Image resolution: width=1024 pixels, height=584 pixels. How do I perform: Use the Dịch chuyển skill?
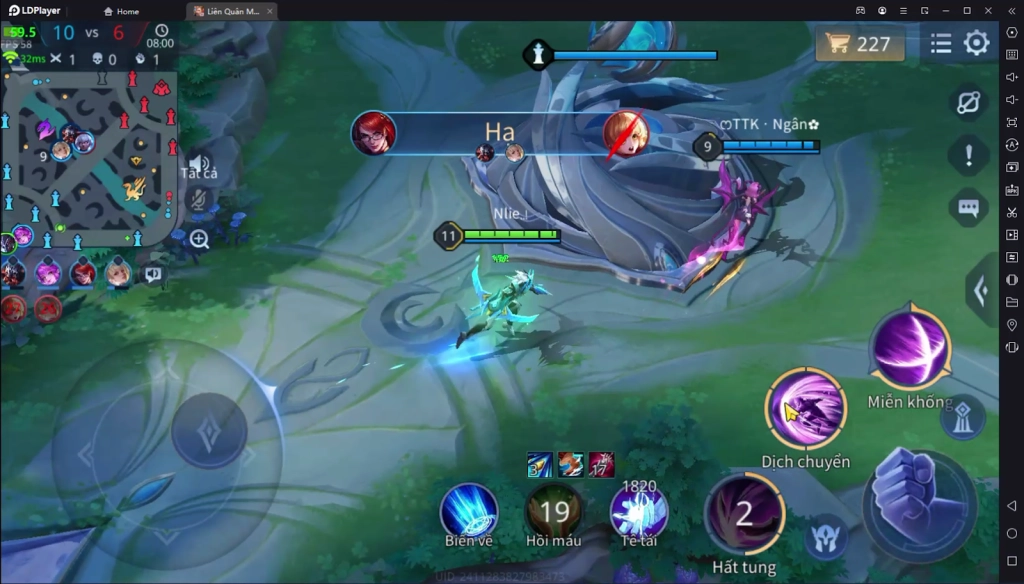pos(805,408)
